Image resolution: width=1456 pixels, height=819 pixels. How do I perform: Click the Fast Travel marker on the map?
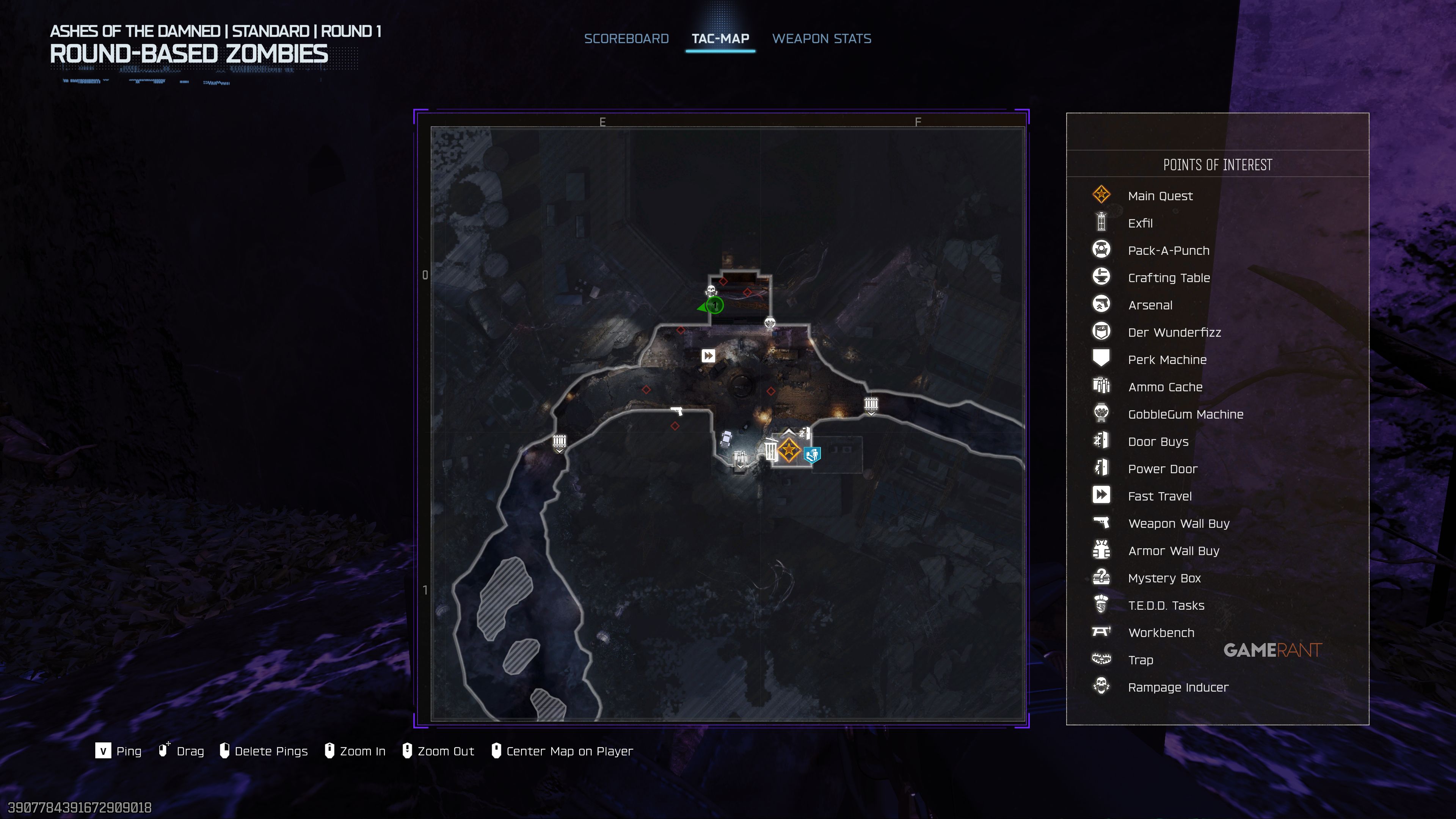click(708, 356)
